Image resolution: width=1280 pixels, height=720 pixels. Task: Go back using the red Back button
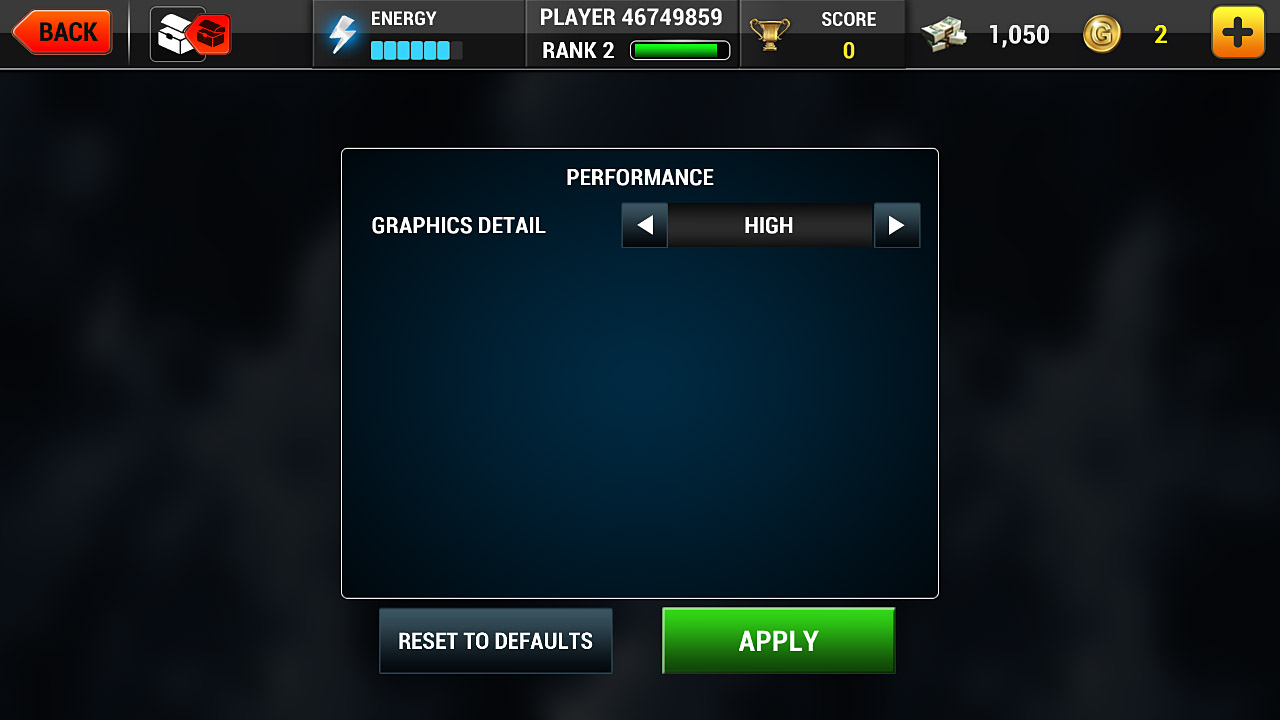tap(63, 32)
